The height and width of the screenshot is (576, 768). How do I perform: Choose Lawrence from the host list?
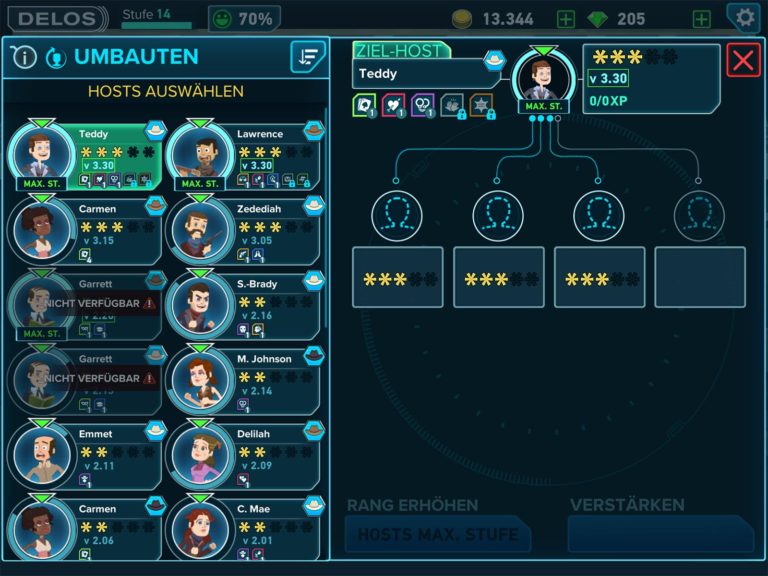pyautogui.click(x=243, y=155)
